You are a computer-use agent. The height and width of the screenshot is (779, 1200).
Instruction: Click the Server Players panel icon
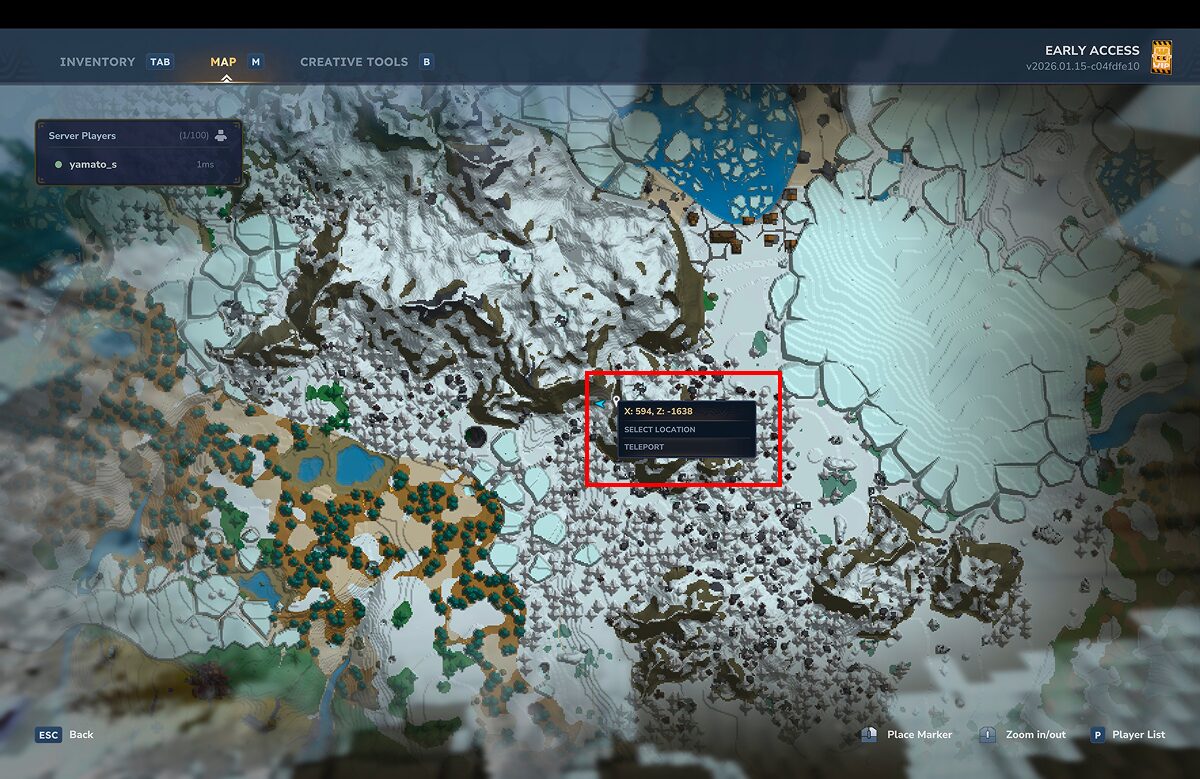221,135
